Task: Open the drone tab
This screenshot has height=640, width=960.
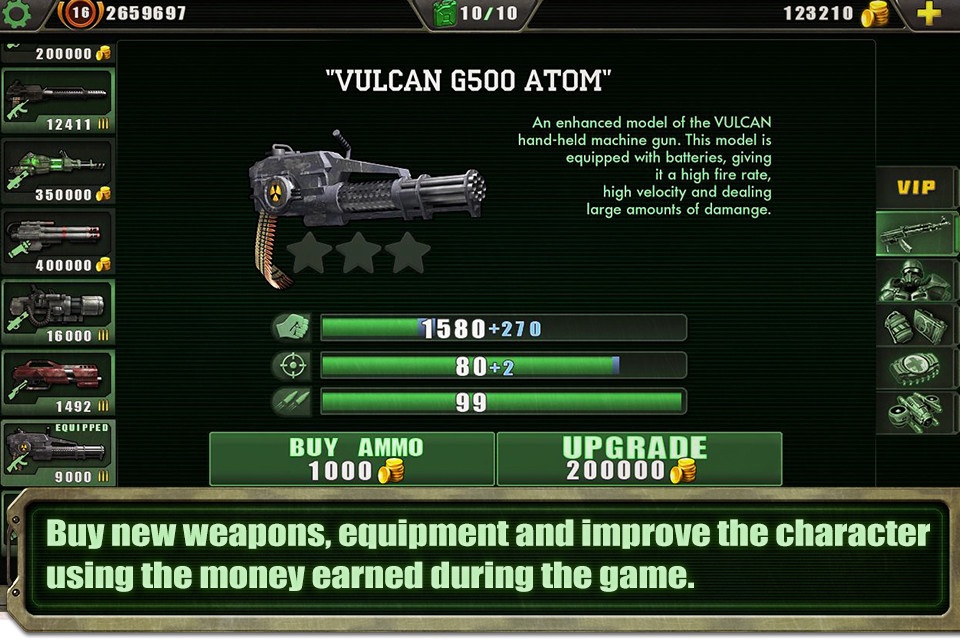Action: (917, 412)
